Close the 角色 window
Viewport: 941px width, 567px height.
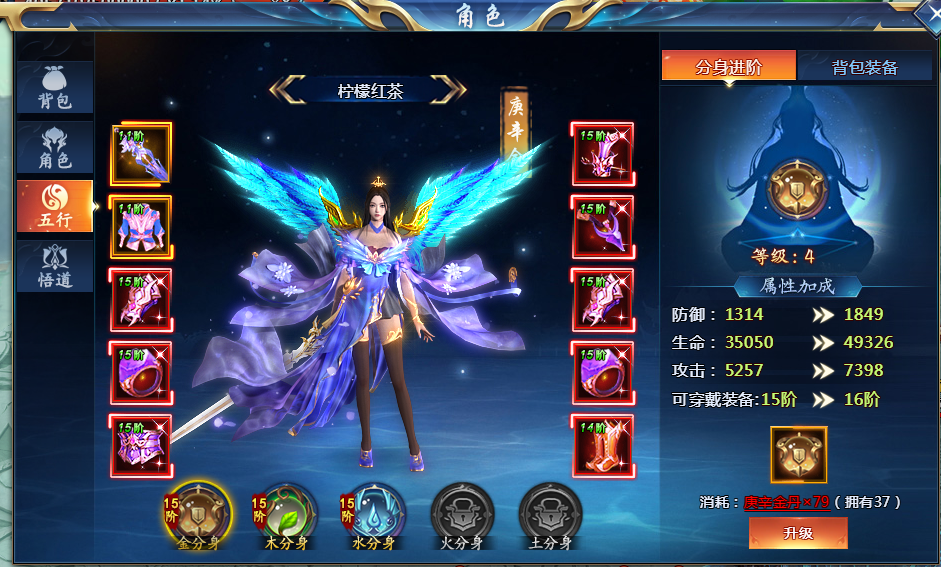pyautogui.click(x=929, y=17)
